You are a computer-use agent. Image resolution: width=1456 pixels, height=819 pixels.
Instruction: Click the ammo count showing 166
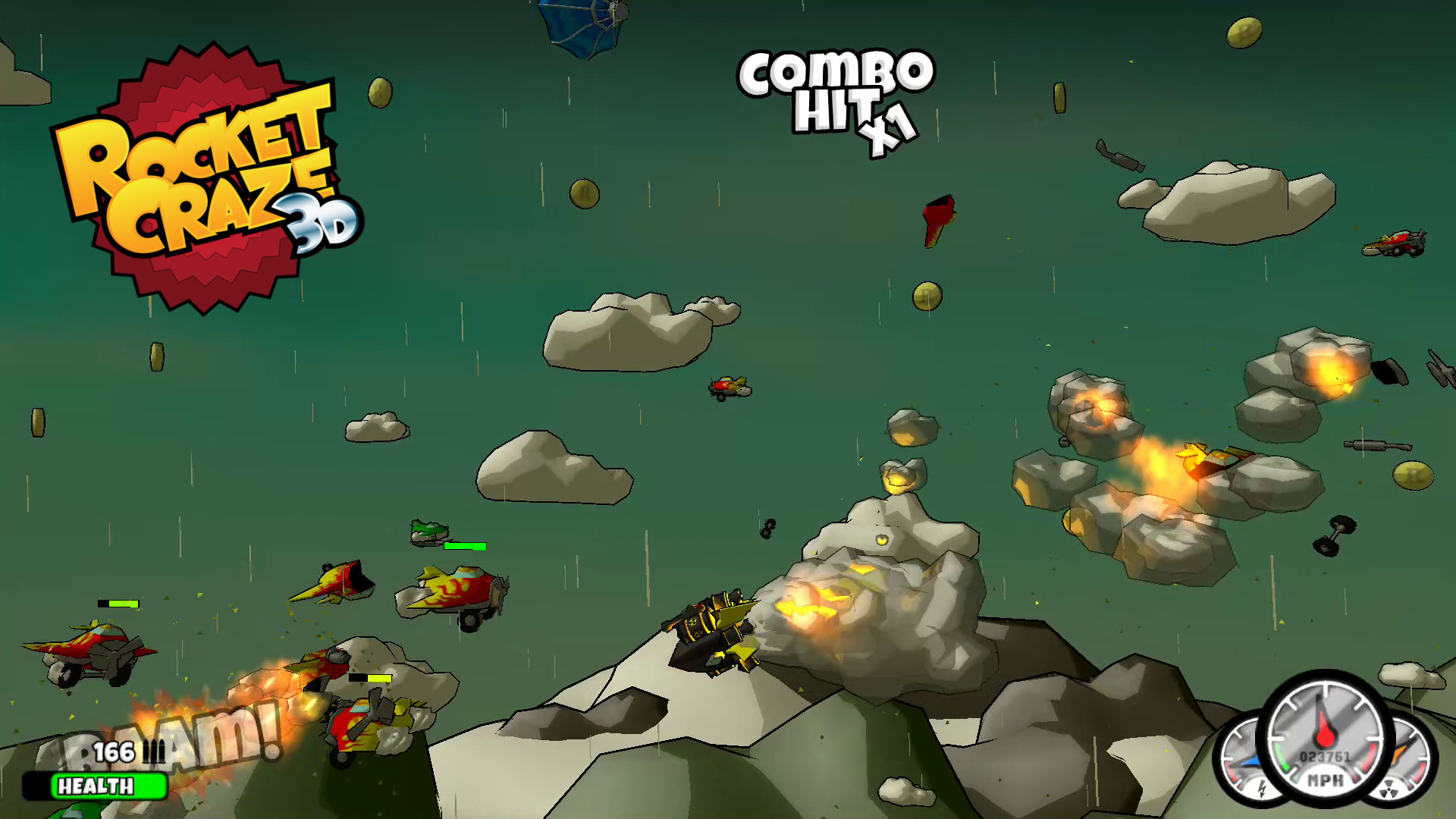112,752
